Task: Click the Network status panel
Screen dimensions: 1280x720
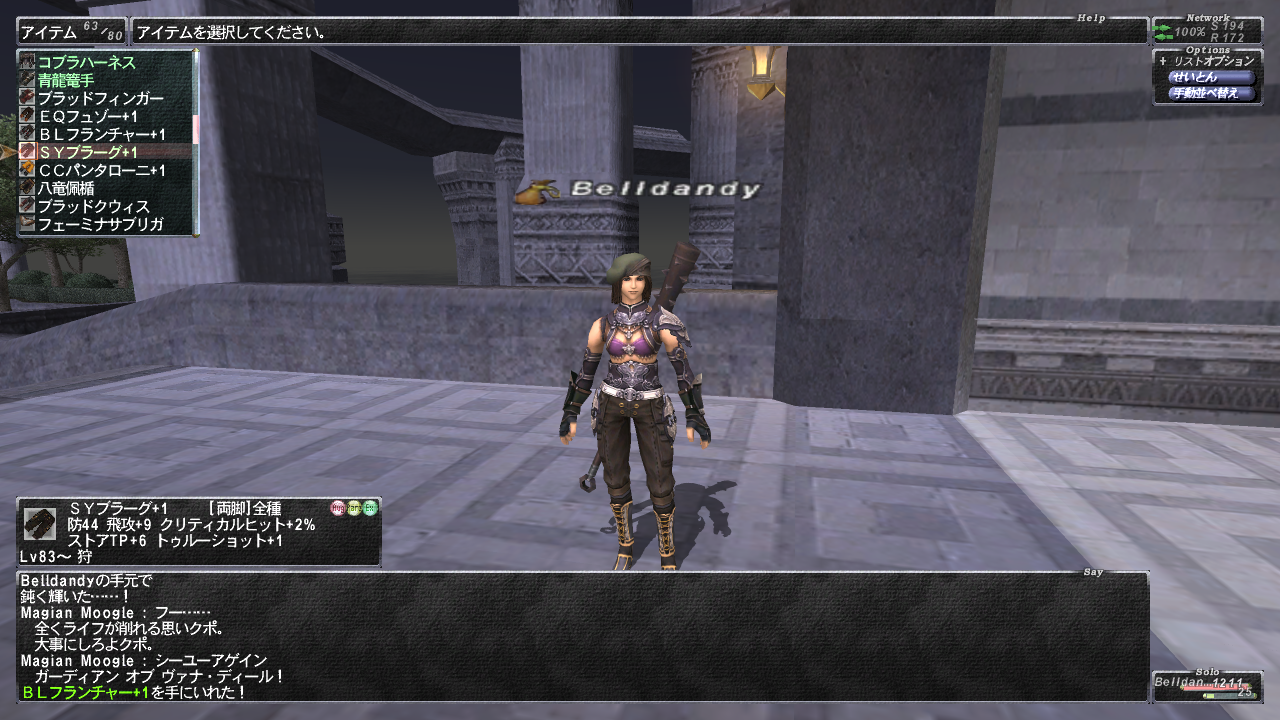Action: pos(1207,31)
